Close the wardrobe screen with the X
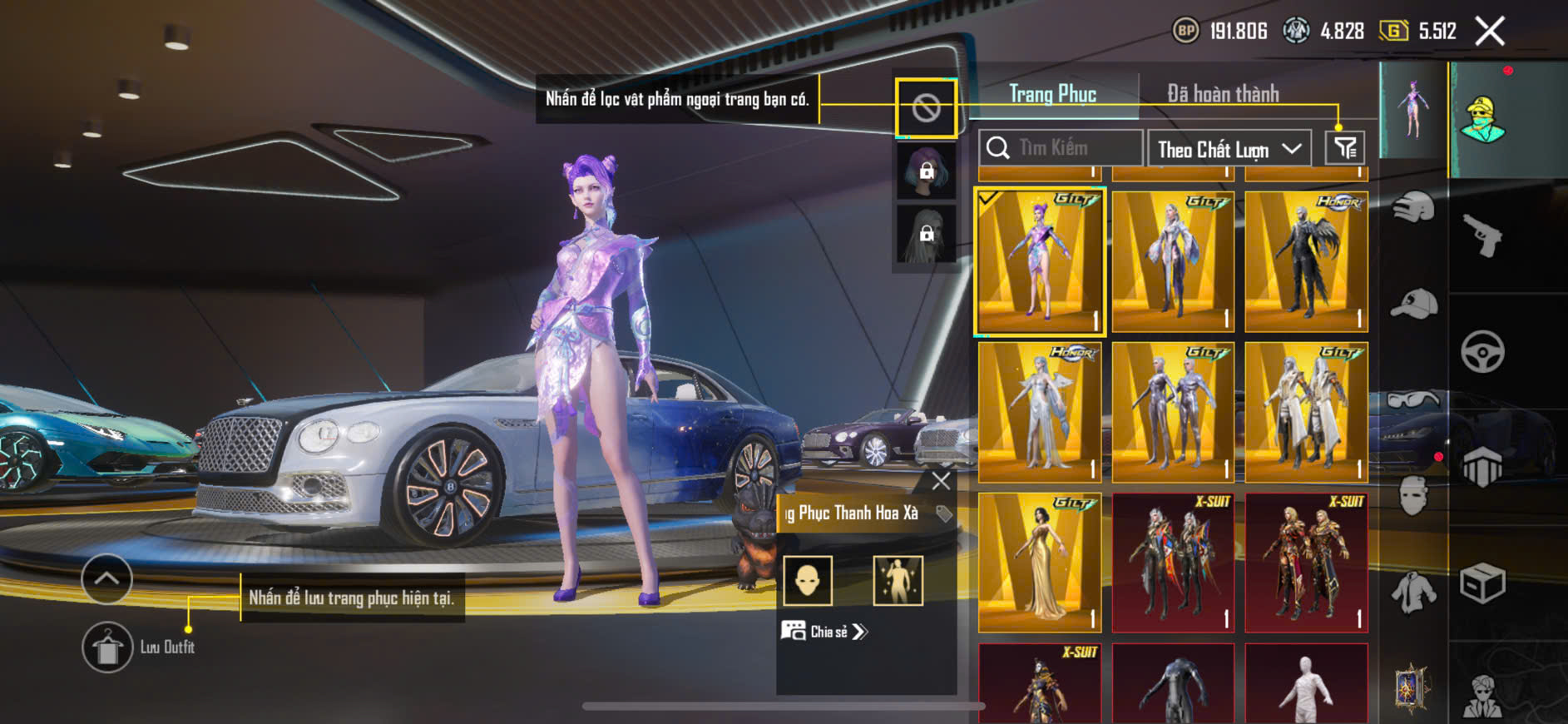This screenshot has height=724, width=1568. (x=1489, y=32)
